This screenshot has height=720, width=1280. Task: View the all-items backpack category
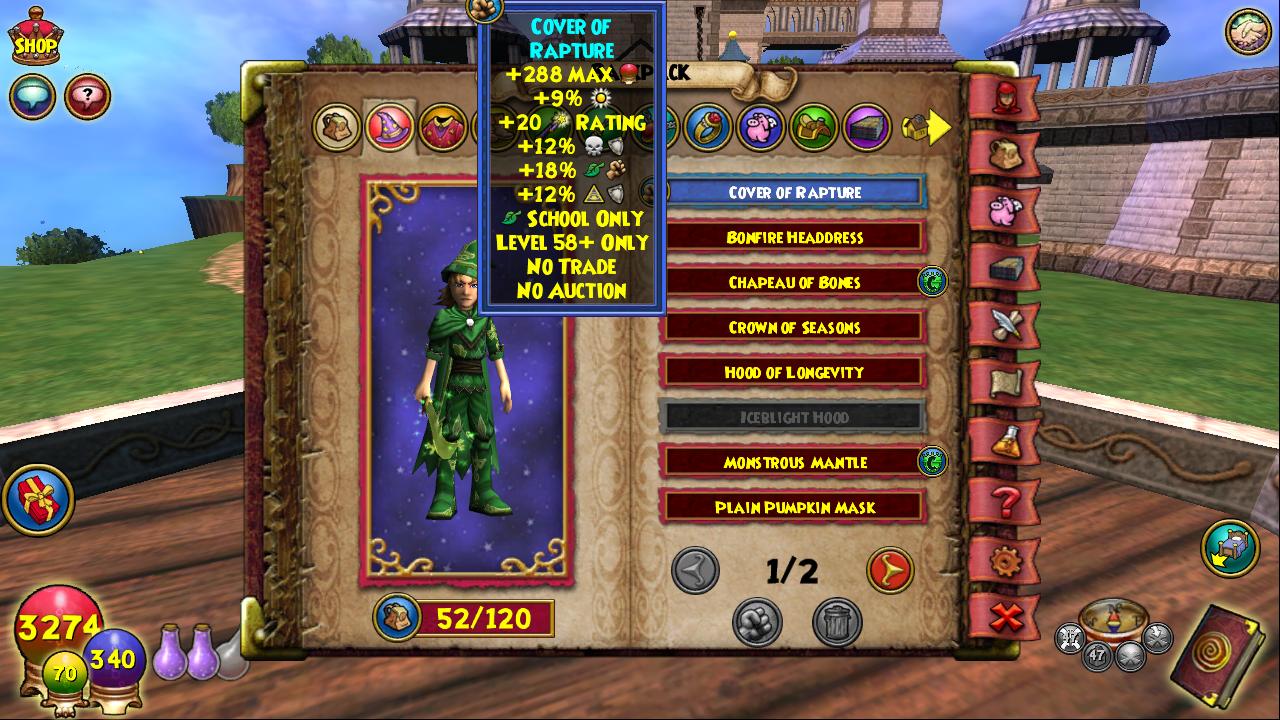click(x=337, y=127)
